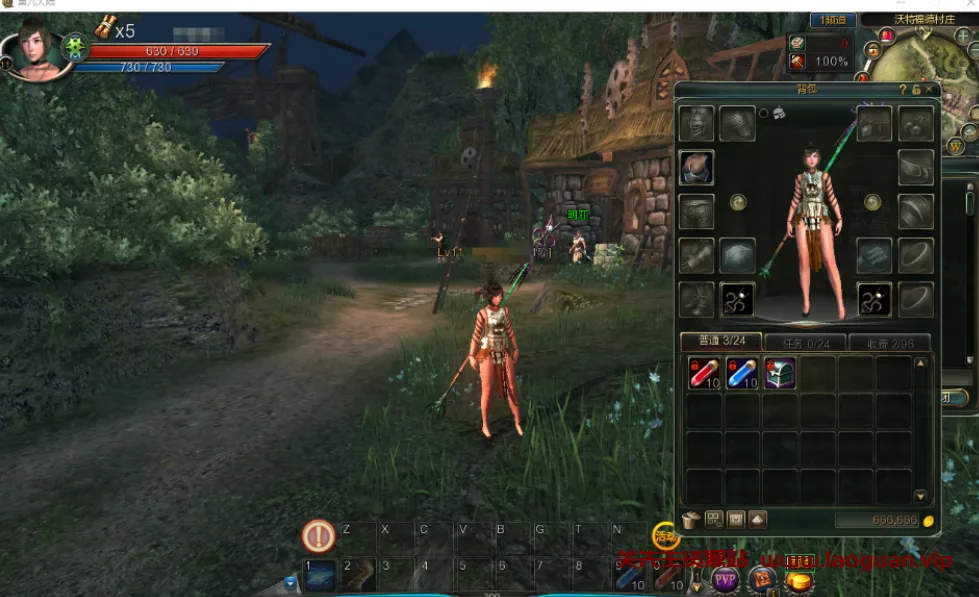Image resolution: width=979 pixels, height=597 pixels.
Task: Click the equipped chest armor slot
Action: point(696,168)
